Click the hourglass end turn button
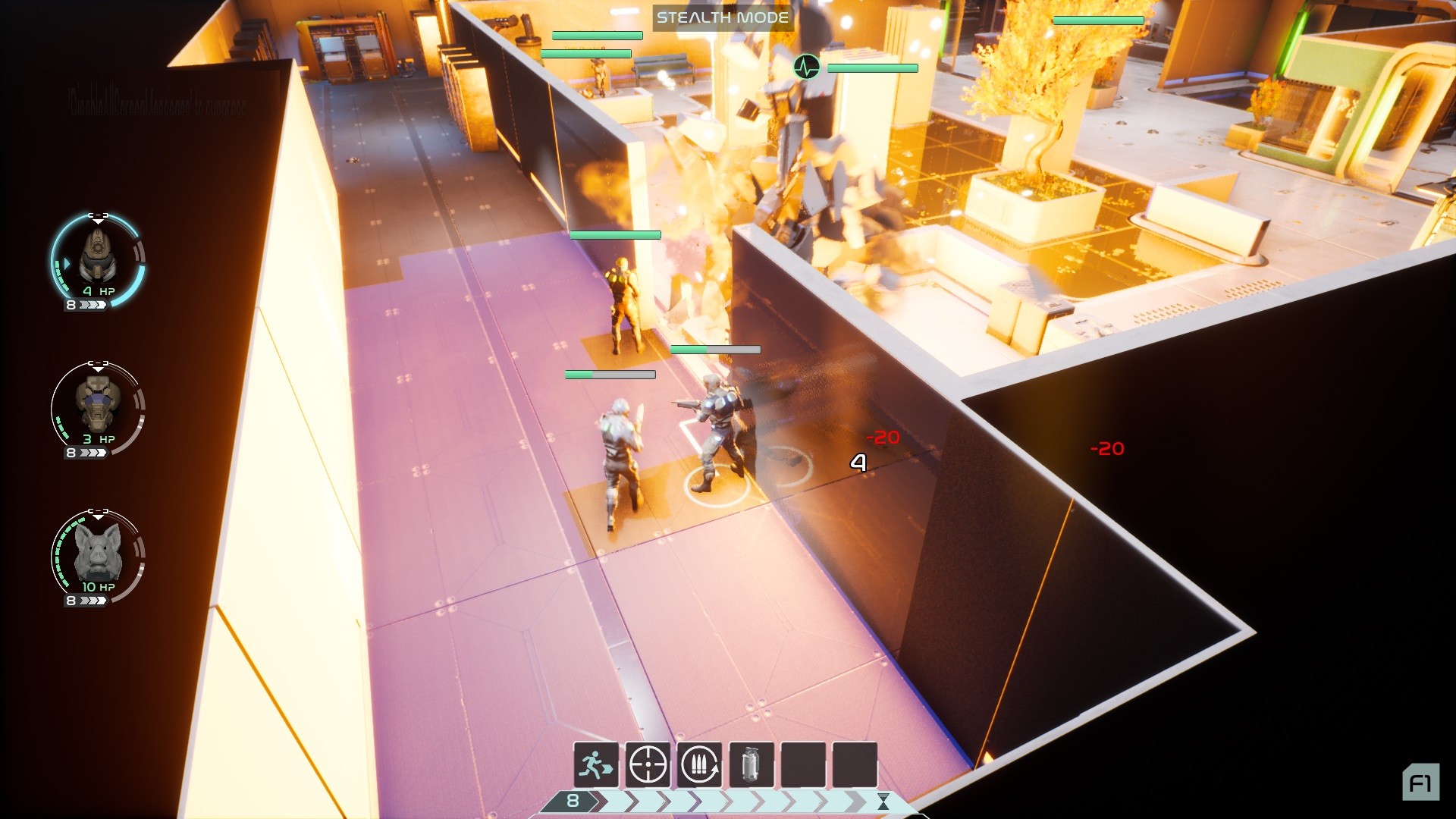The width and height of the screenshot is (1456, 819). click(883, 802)
